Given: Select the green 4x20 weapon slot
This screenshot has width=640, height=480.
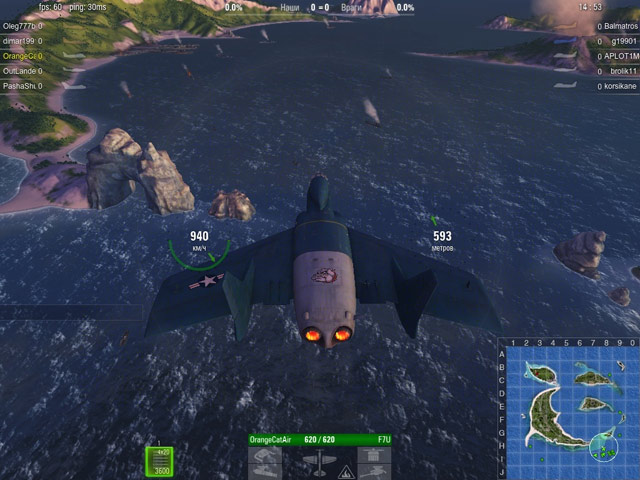Looking at the screenshot, I should tap(160, 460).
